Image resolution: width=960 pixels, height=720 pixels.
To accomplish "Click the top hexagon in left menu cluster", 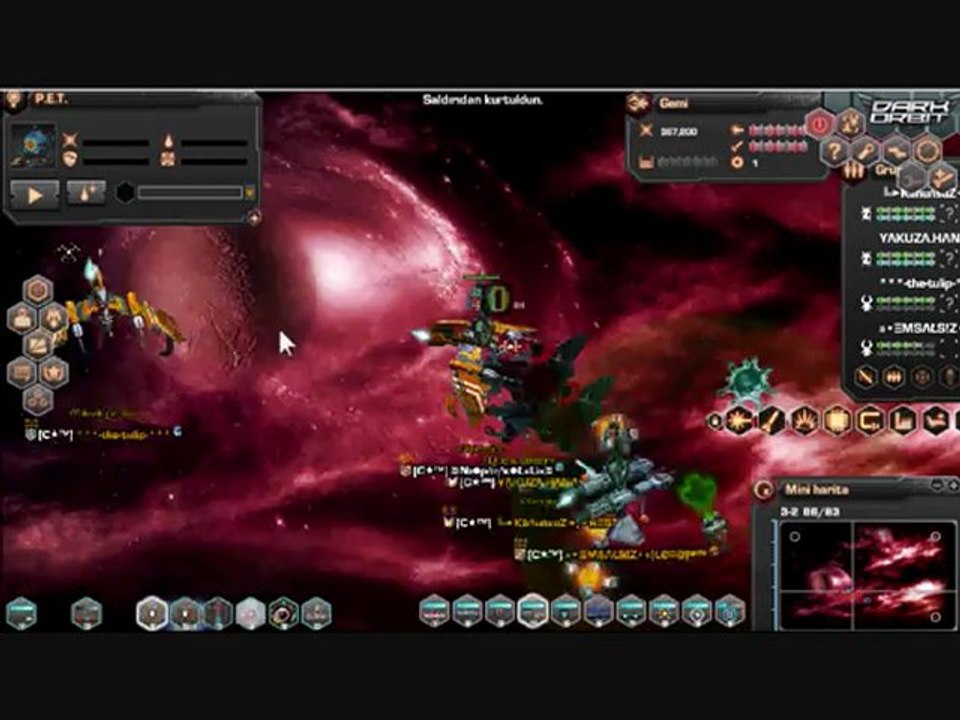I will pos(38,290).
